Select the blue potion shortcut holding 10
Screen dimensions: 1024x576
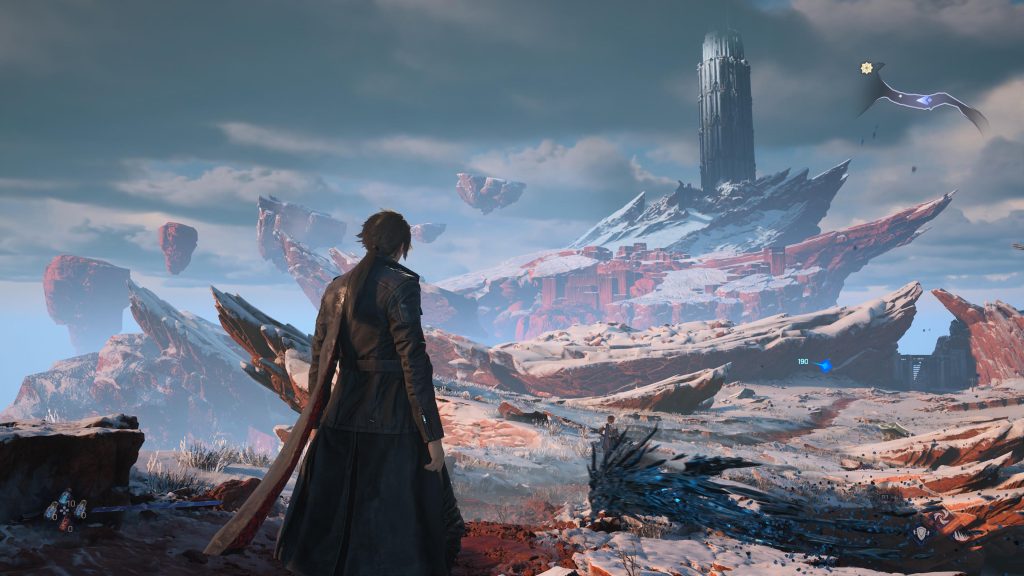[x=65, y=497]
